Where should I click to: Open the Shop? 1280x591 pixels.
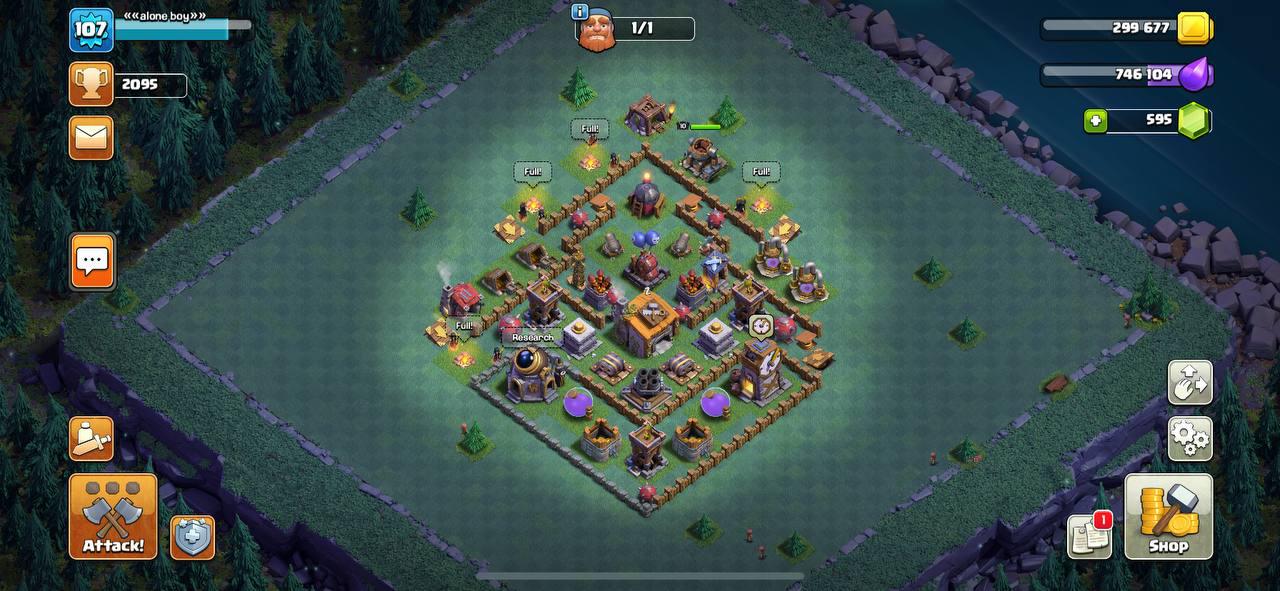click(1168, 516)
